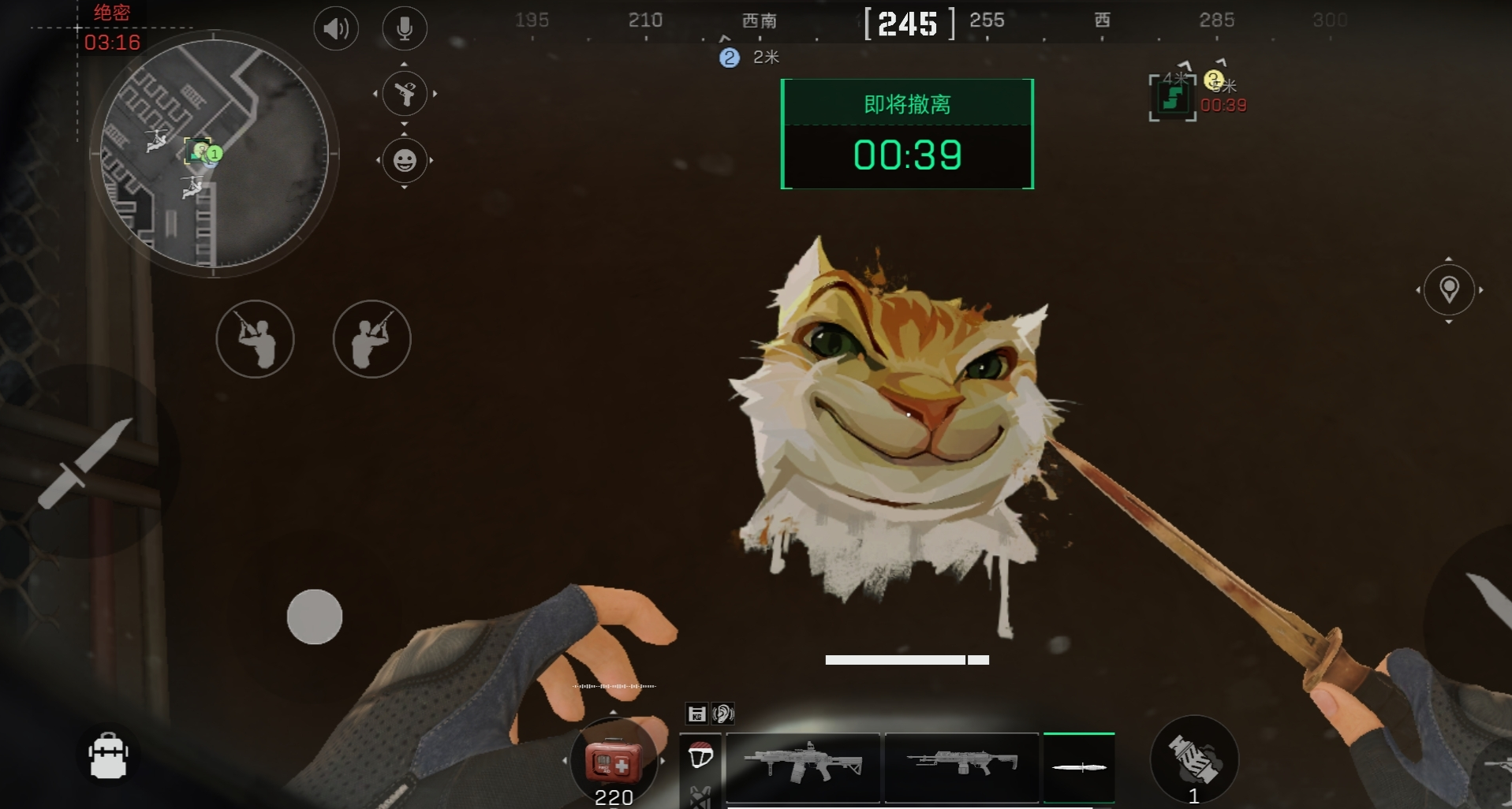This screenshot has width=1512, height=809.
Task: Open the backpack inventory
Action: coord(108,755)
